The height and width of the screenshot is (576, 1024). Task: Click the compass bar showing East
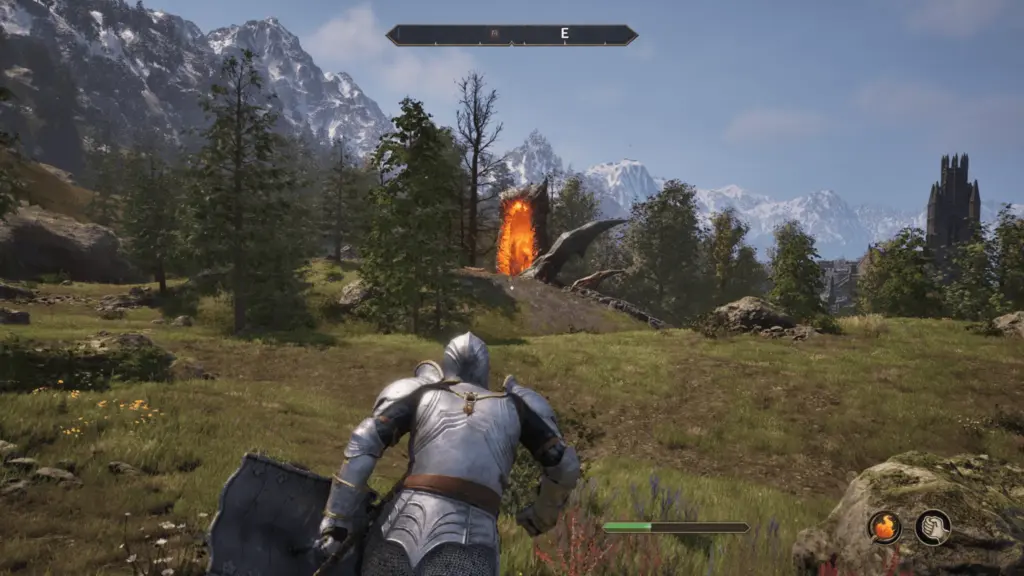point(512,35)
